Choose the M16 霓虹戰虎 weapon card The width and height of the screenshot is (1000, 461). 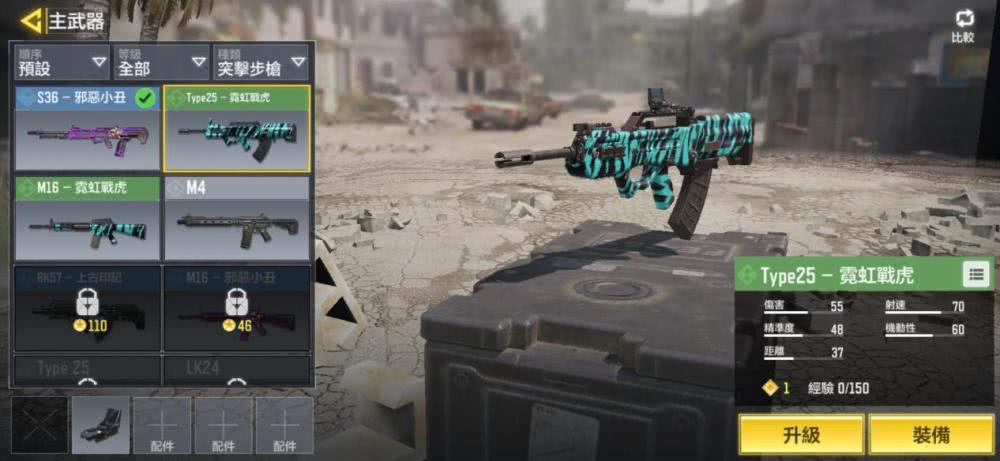[86, 218]
